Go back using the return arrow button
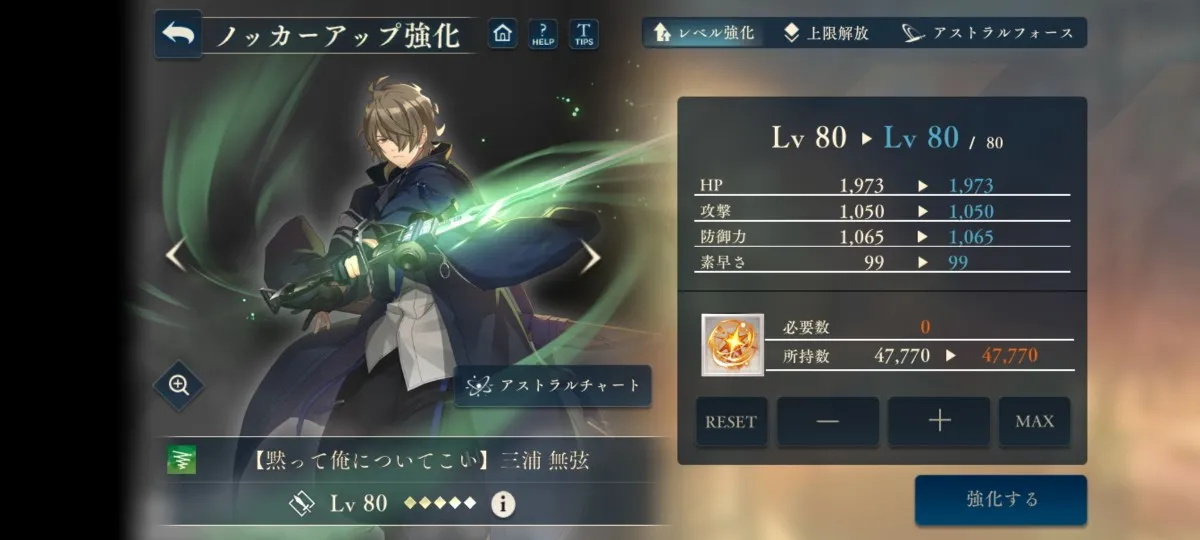This screenshot has width=1200, height=540. 178,34
